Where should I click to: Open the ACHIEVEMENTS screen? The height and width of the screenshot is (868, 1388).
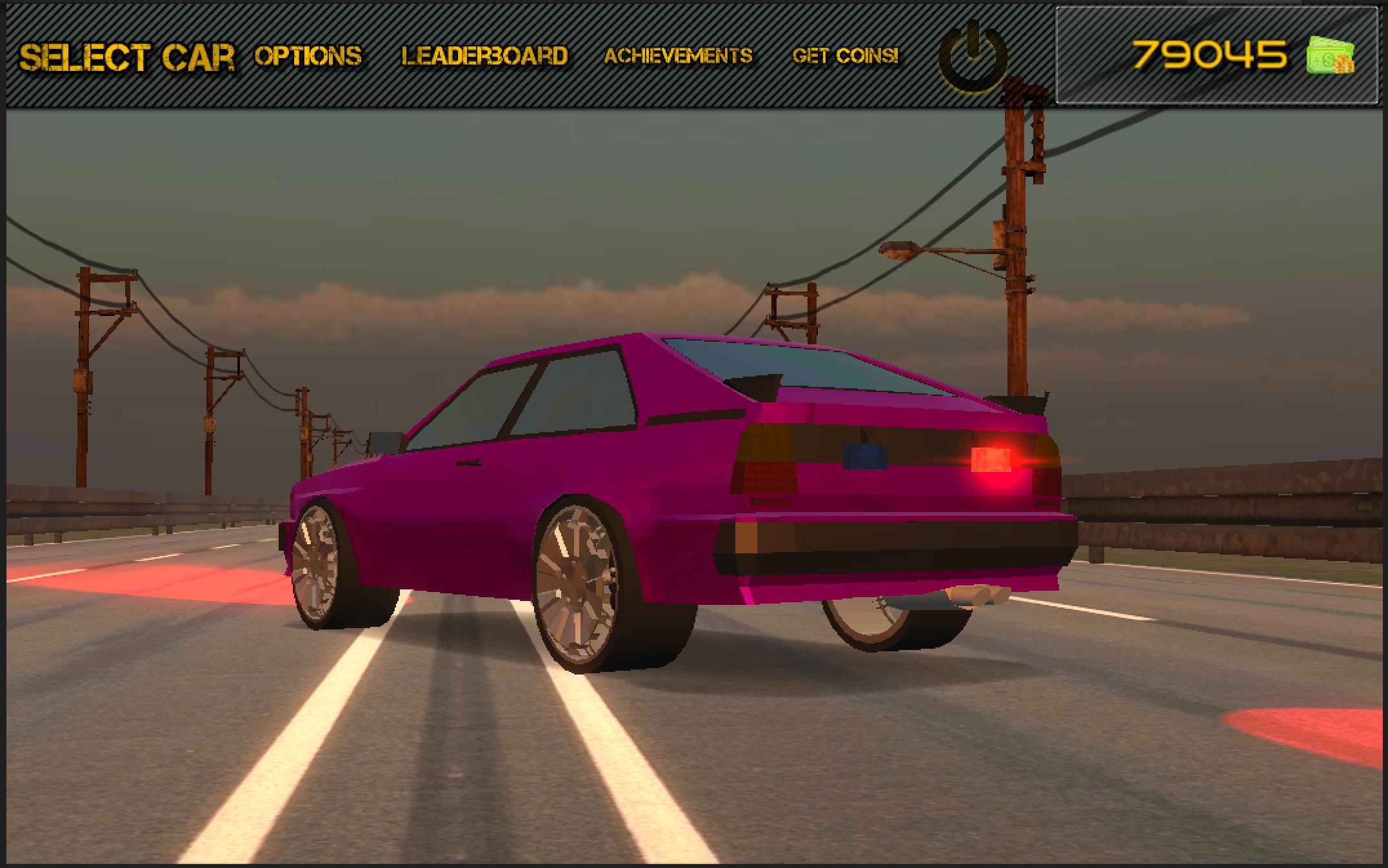678,57
